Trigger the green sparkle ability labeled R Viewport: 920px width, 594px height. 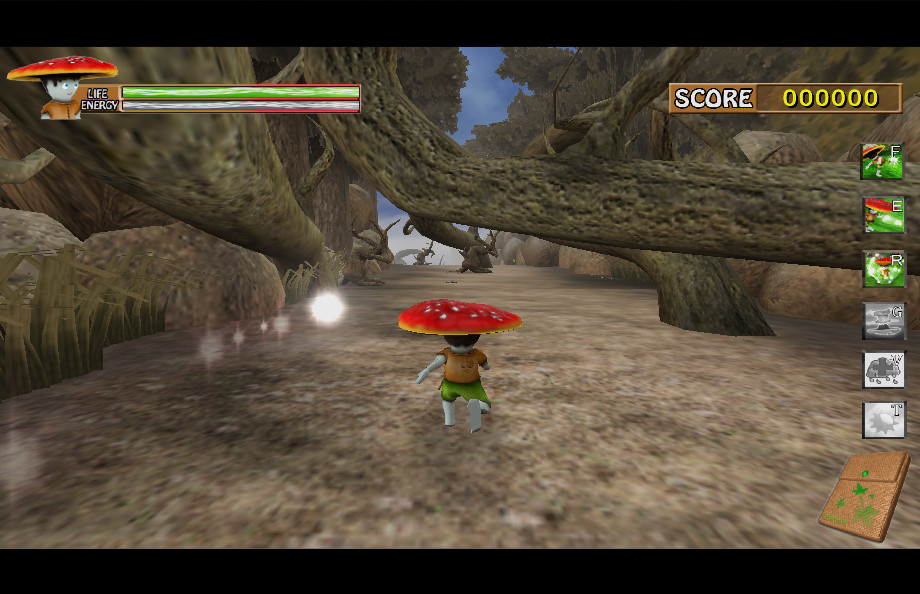pyautogui.click(x=883, y=268)
